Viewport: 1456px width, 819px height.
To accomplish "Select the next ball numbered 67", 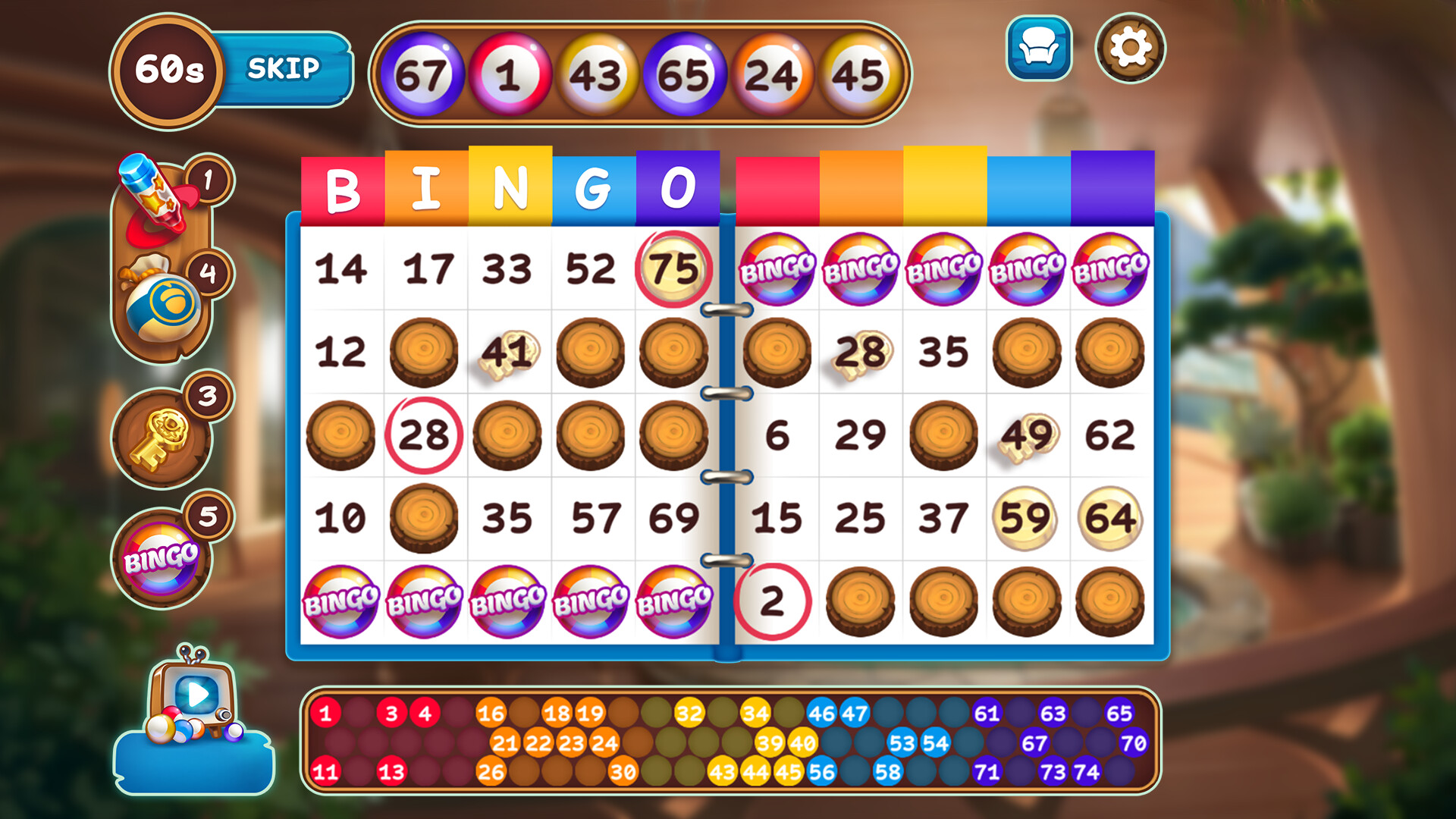I will point(425,74).
